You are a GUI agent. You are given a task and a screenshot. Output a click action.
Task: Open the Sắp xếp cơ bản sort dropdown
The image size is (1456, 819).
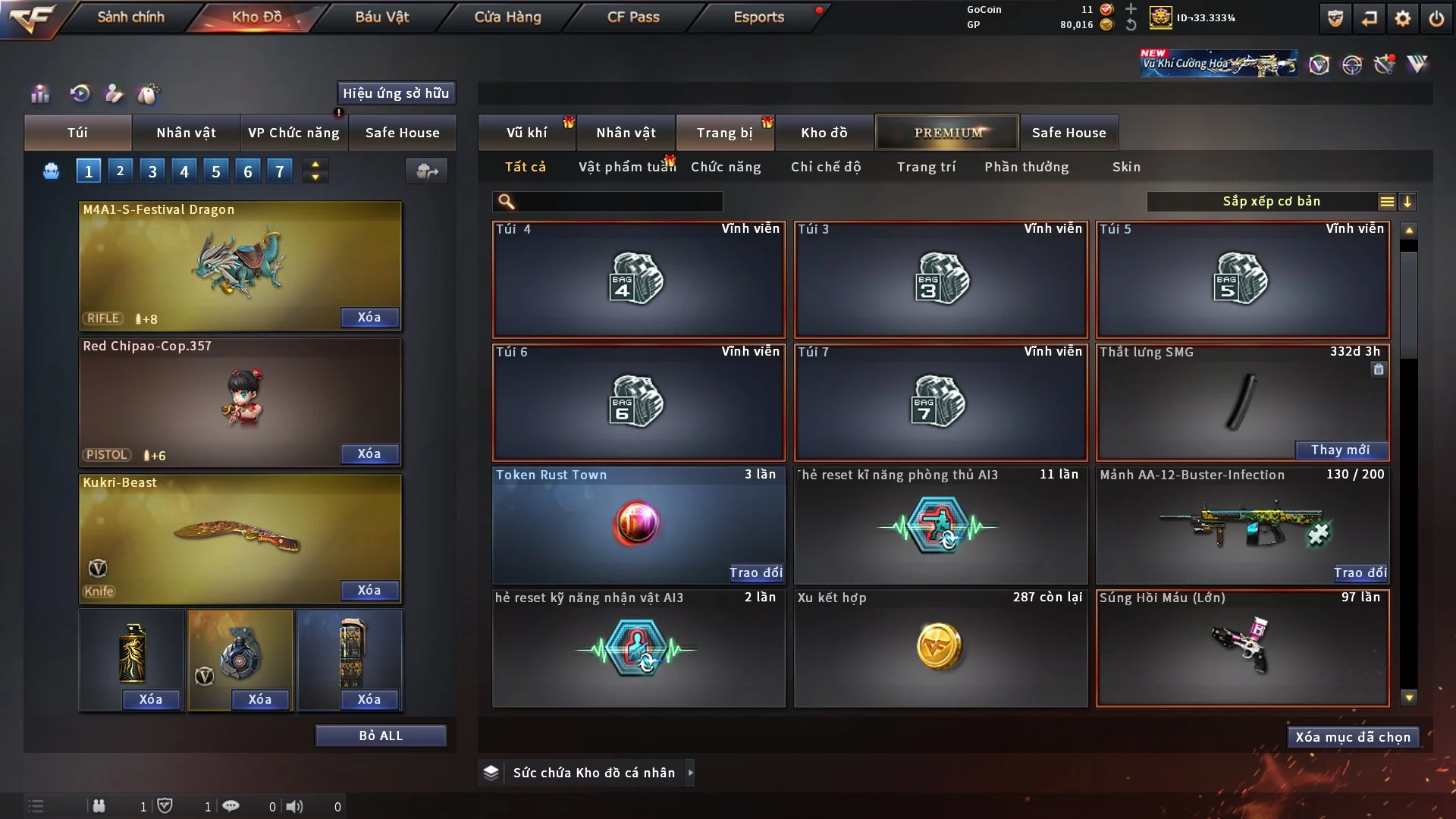(x=1272, y=202)
